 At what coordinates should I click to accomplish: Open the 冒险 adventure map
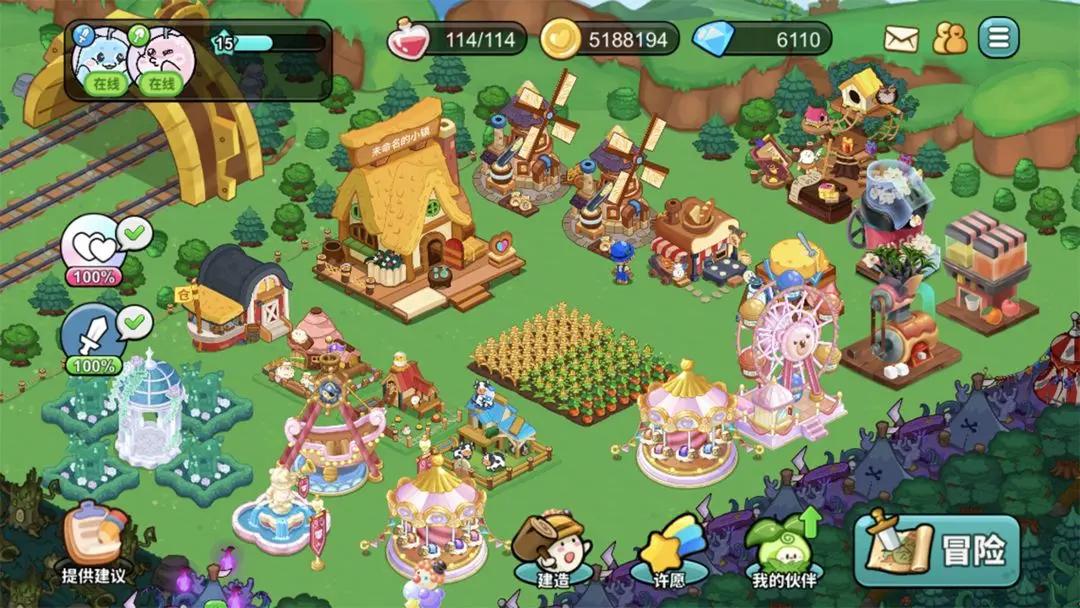pos(935,551)
